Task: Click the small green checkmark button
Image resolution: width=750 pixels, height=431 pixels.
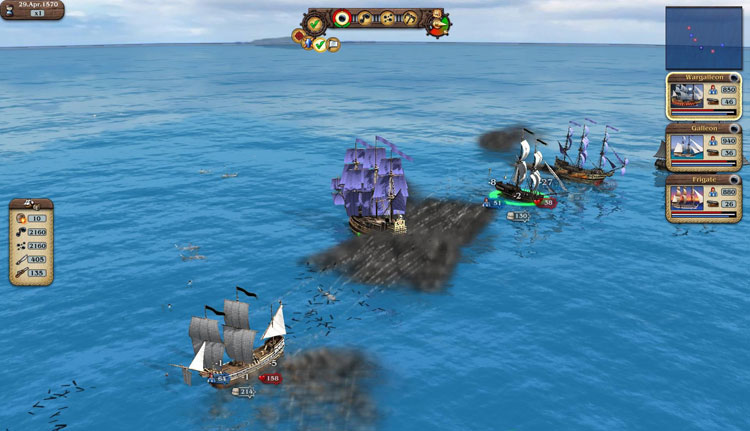Action: point(320,45)
